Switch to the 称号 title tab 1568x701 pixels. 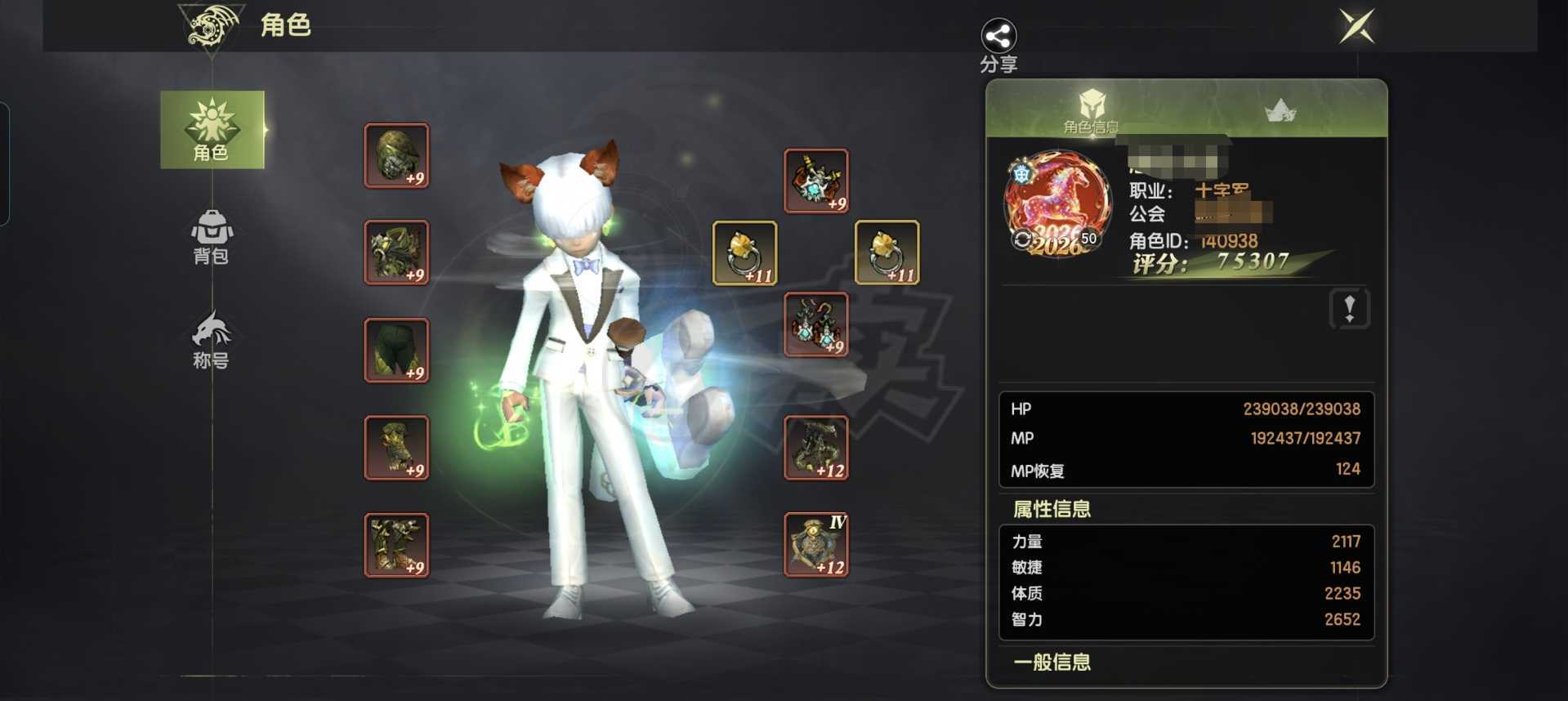(212, 340)
